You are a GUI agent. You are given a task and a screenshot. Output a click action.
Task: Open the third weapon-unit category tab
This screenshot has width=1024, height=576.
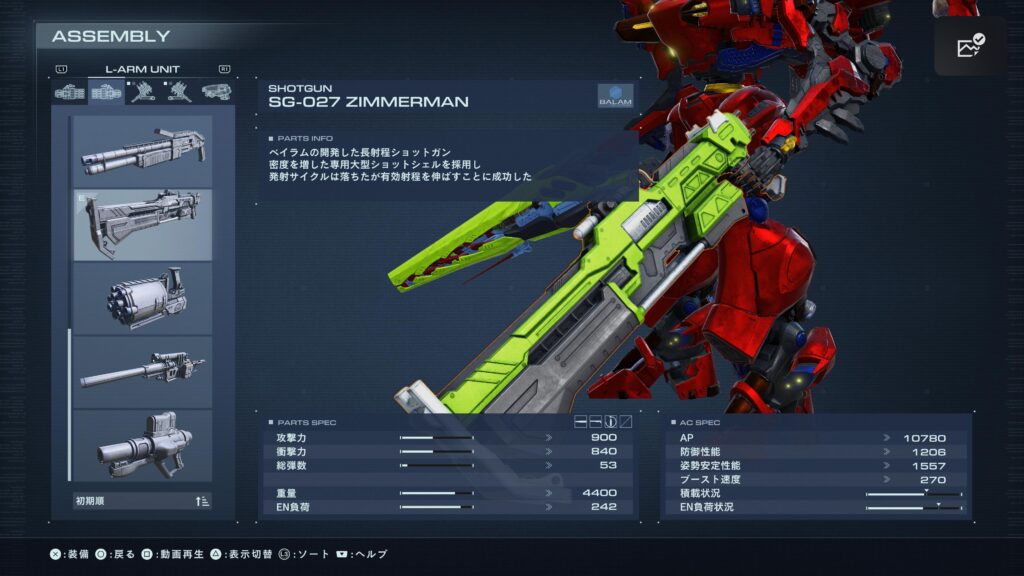click(x=142, y=92)
